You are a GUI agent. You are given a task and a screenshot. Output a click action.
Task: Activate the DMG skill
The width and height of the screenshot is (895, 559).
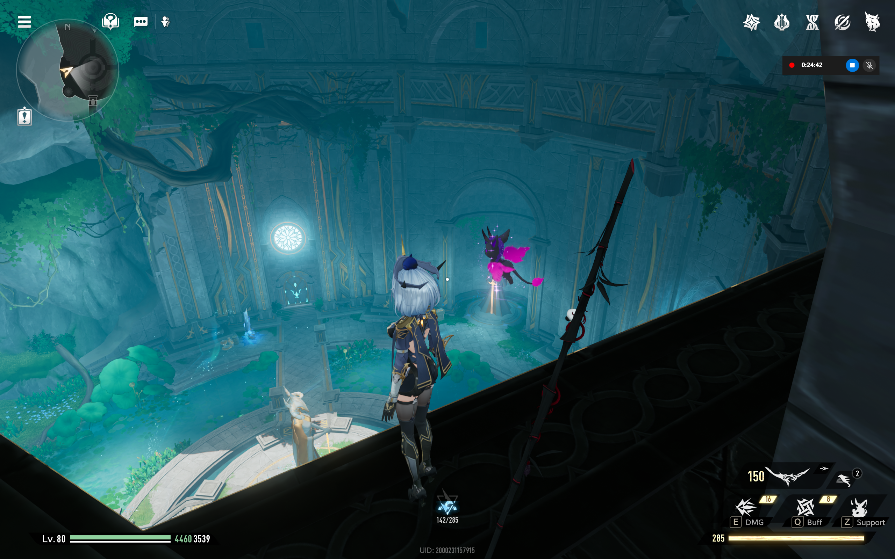coord(746,509)
